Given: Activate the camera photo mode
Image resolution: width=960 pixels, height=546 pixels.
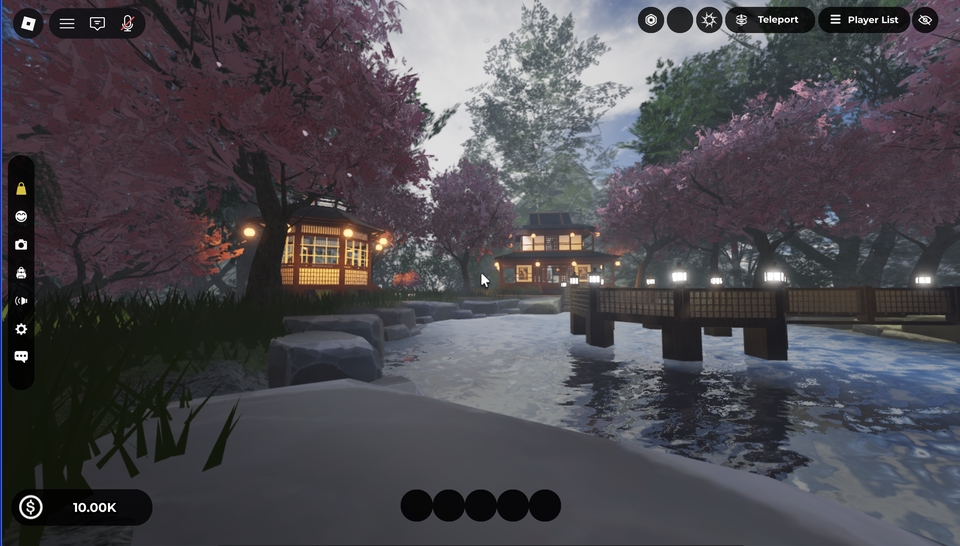Looking at the screenshot, I should tap(21, 245).
